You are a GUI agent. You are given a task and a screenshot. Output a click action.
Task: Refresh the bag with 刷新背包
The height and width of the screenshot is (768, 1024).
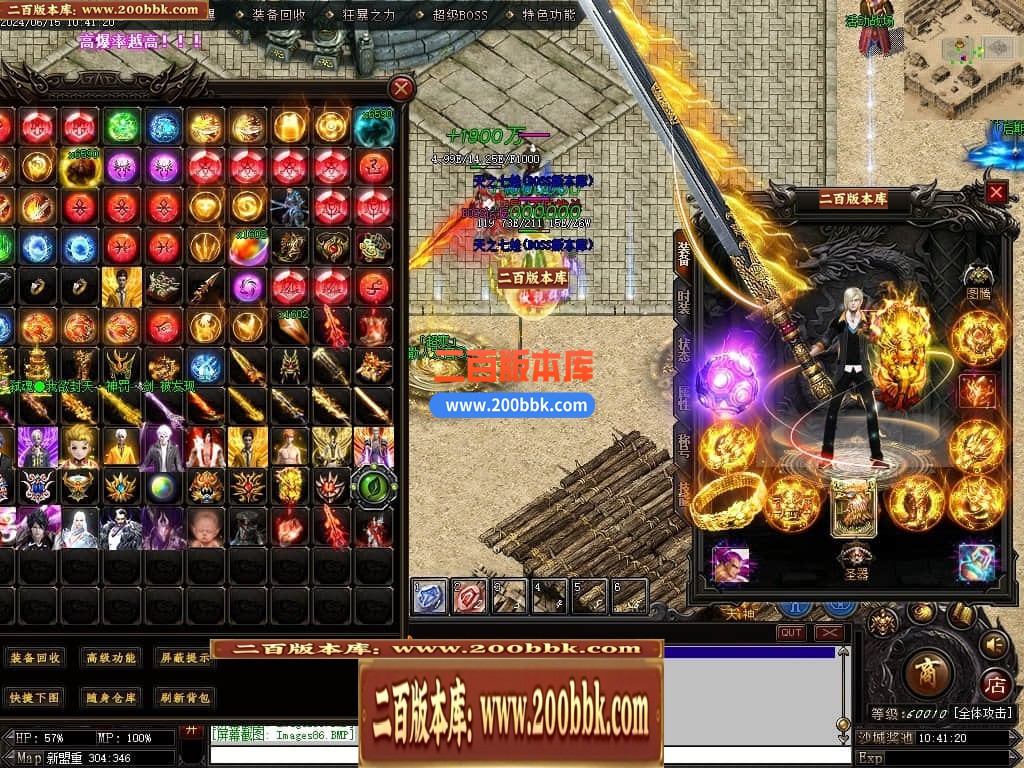pyautogui.click(x=185, y=697)
